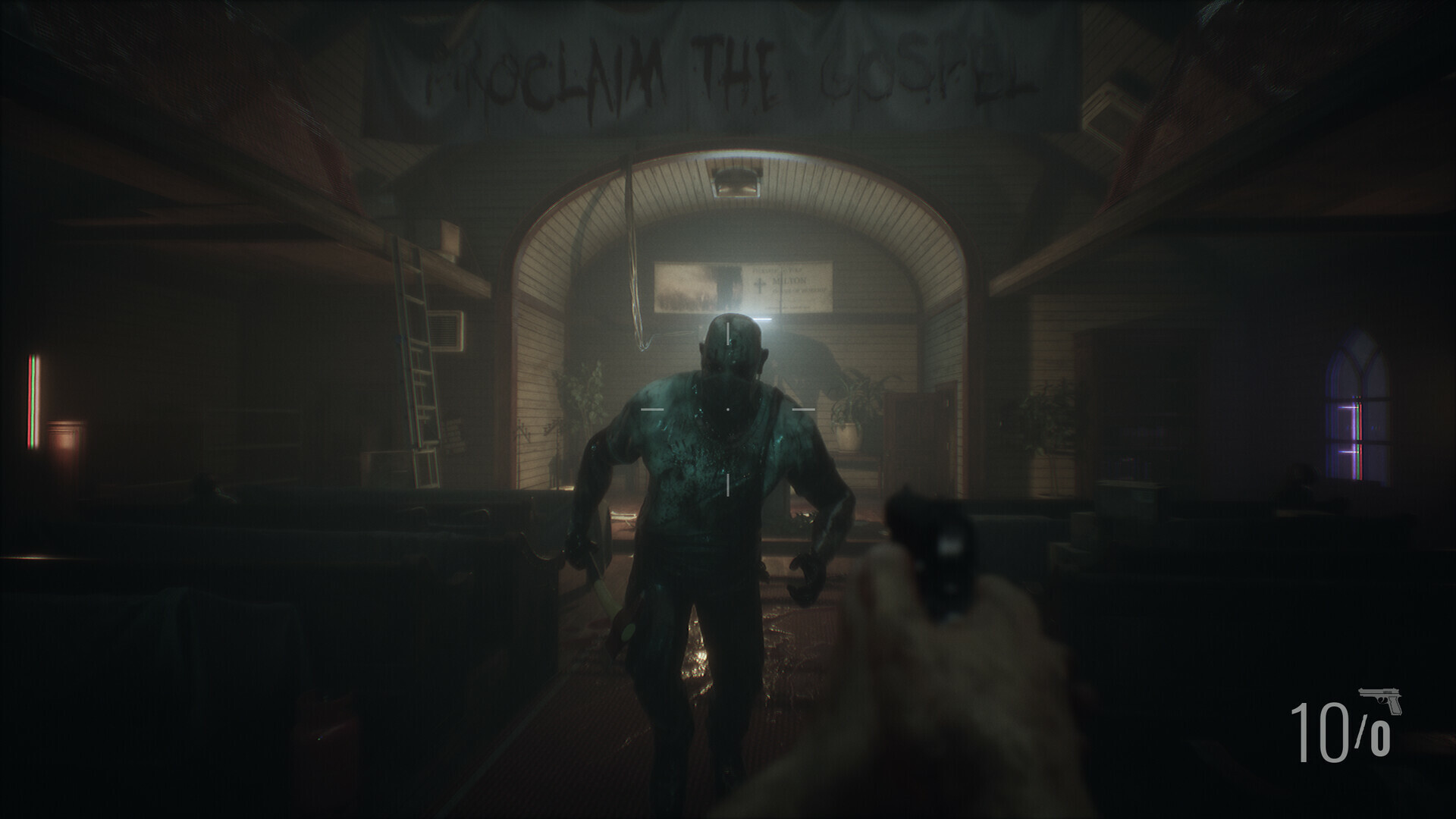Click the ceiling lamp above the archway

[737, 182]
